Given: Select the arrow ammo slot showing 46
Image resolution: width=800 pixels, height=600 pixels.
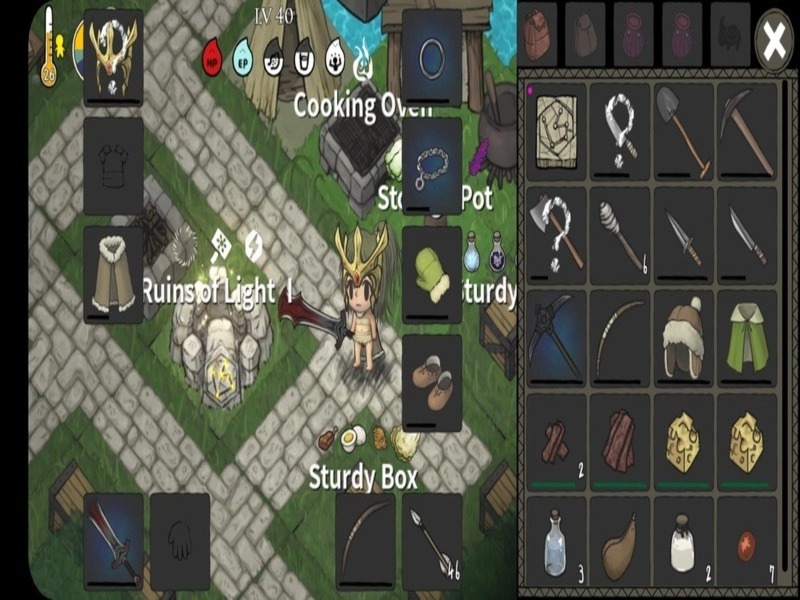Looking at the screenshot, I should [431, 541].
